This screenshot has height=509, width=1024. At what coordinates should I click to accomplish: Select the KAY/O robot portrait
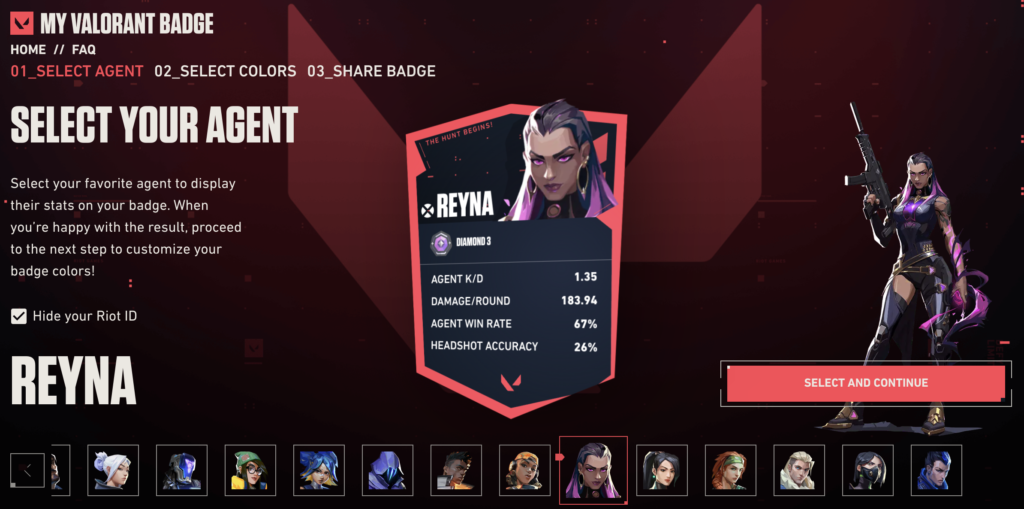click(x=182, y=470)
